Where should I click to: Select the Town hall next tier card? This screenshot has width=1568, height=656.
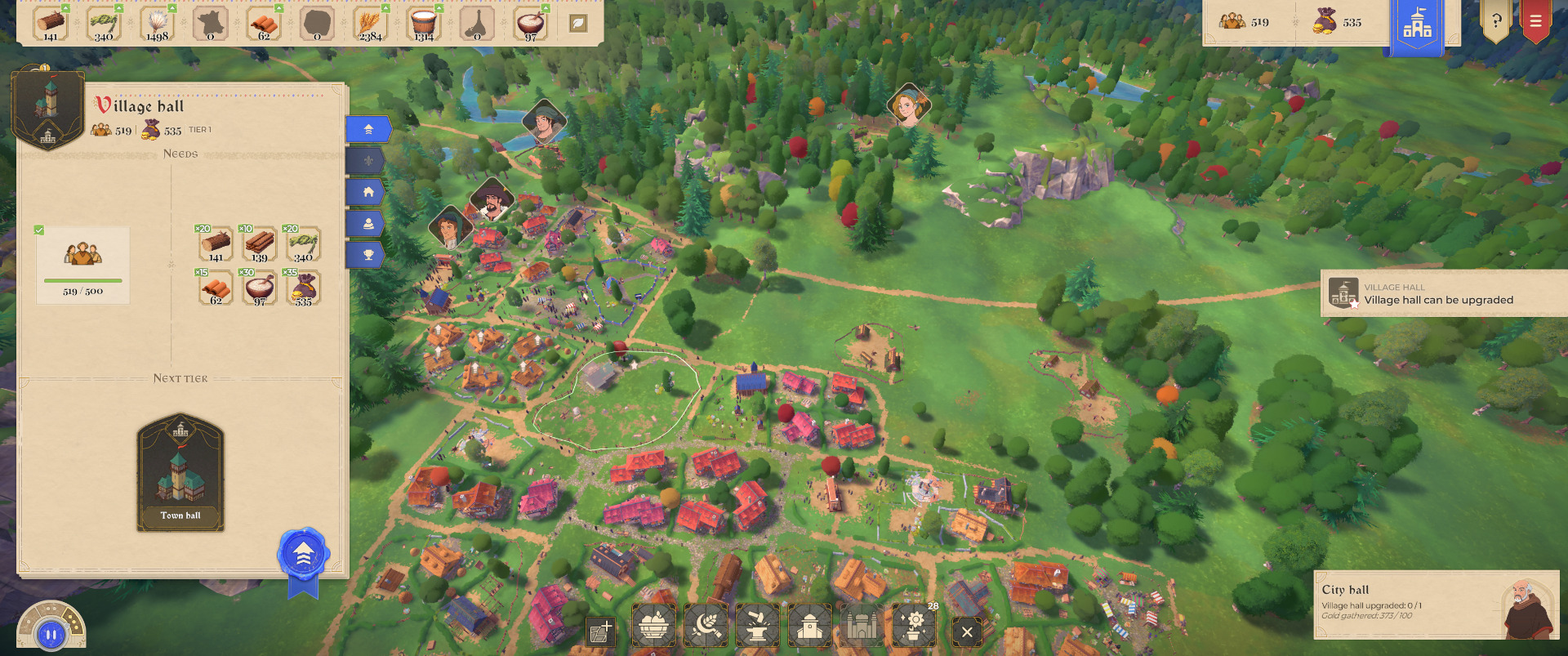point(180,472)
